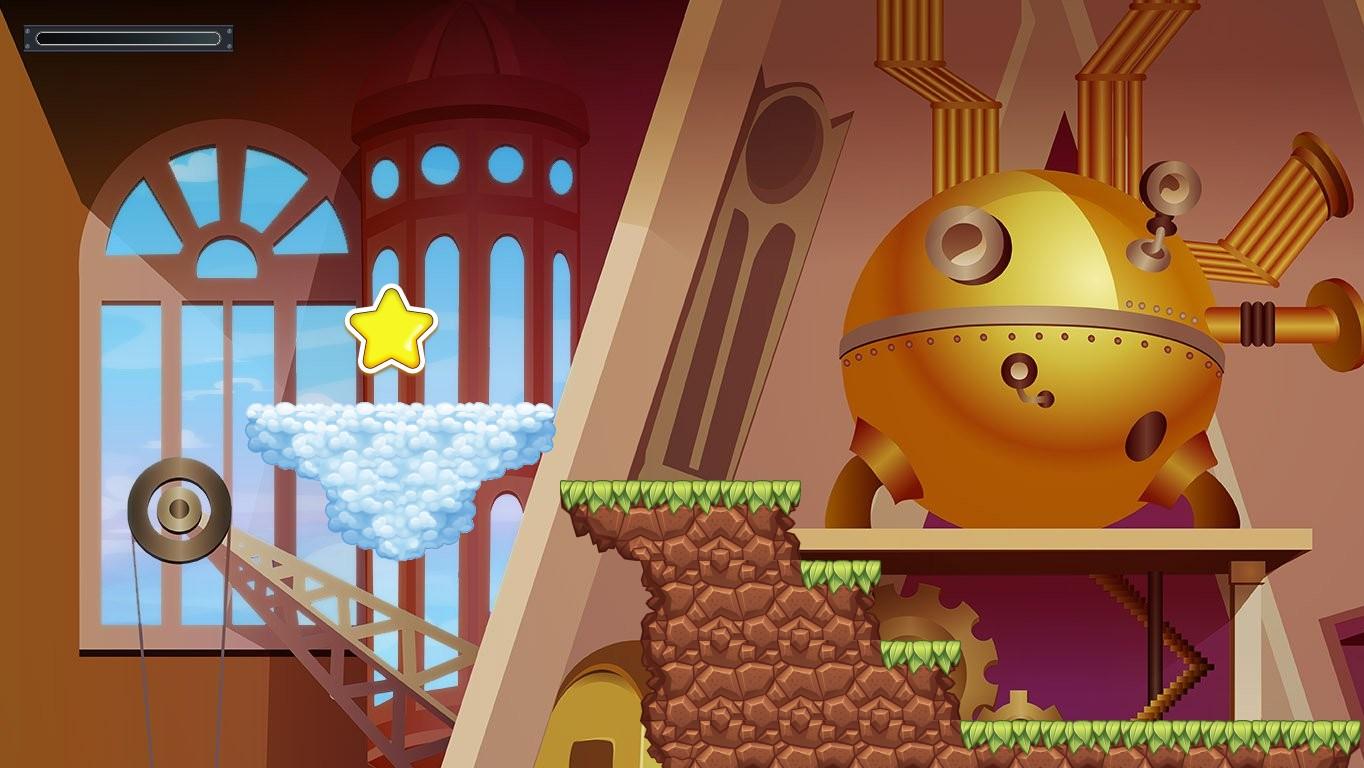Click the empty progress bar at top left

click(128, 38)
